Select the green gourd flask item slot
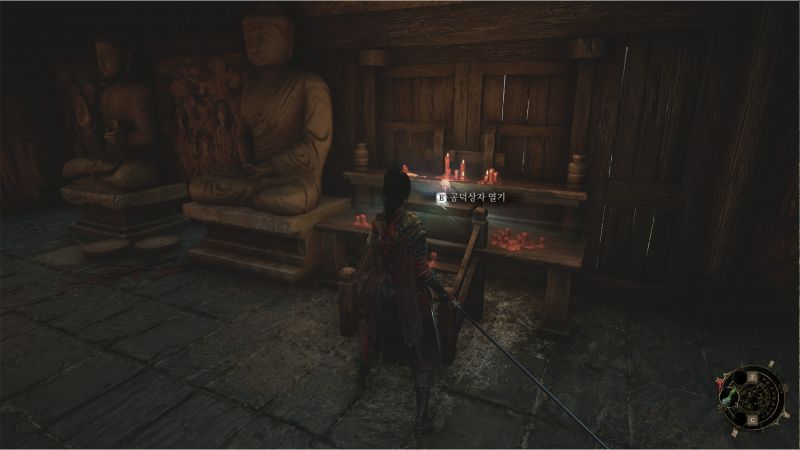 pos(729,396)
